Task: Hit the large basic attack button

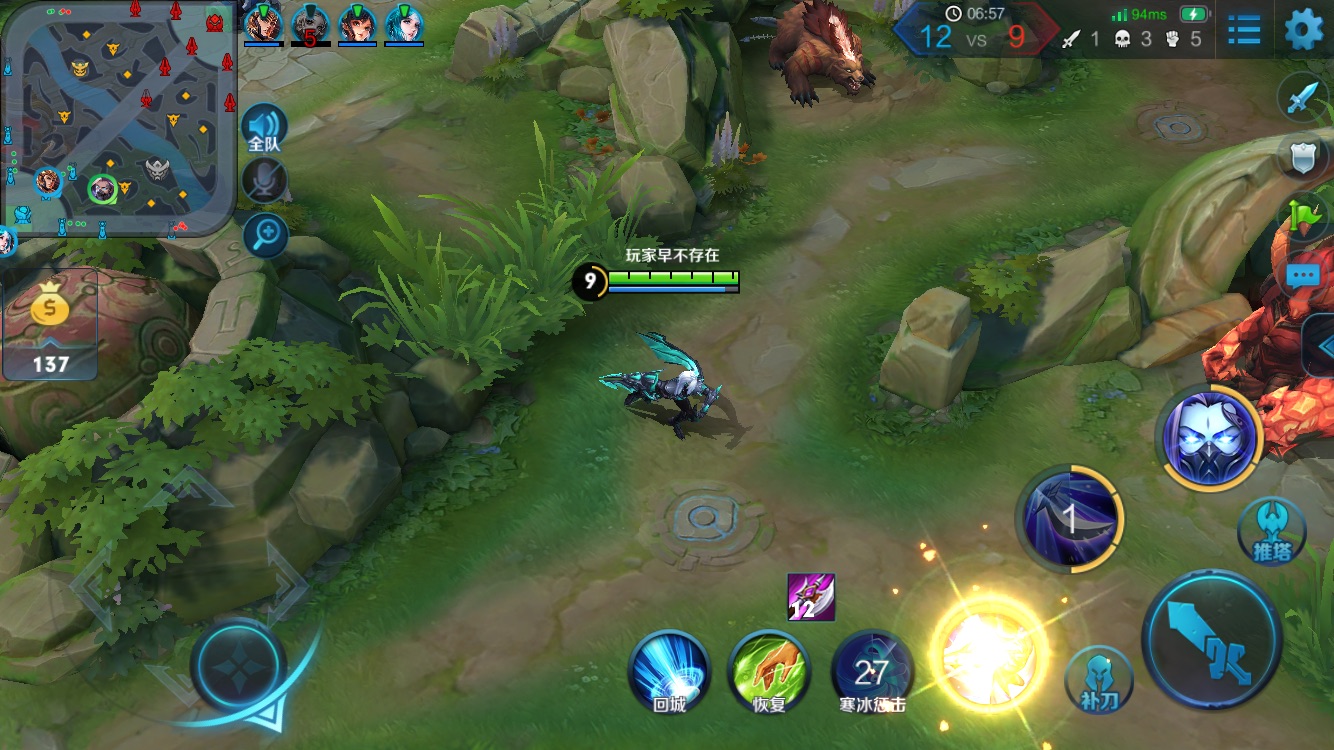Action: (x=1211, y=639)
